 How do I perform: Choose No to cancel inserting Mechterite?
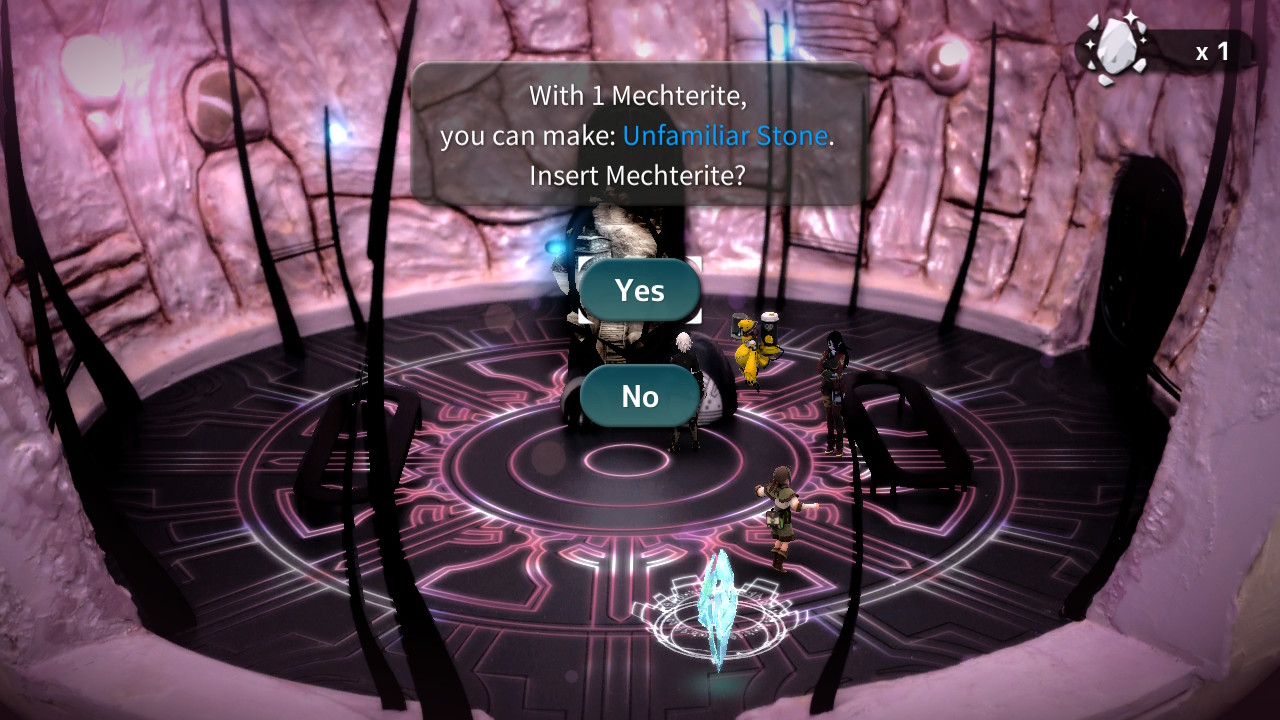638,395
